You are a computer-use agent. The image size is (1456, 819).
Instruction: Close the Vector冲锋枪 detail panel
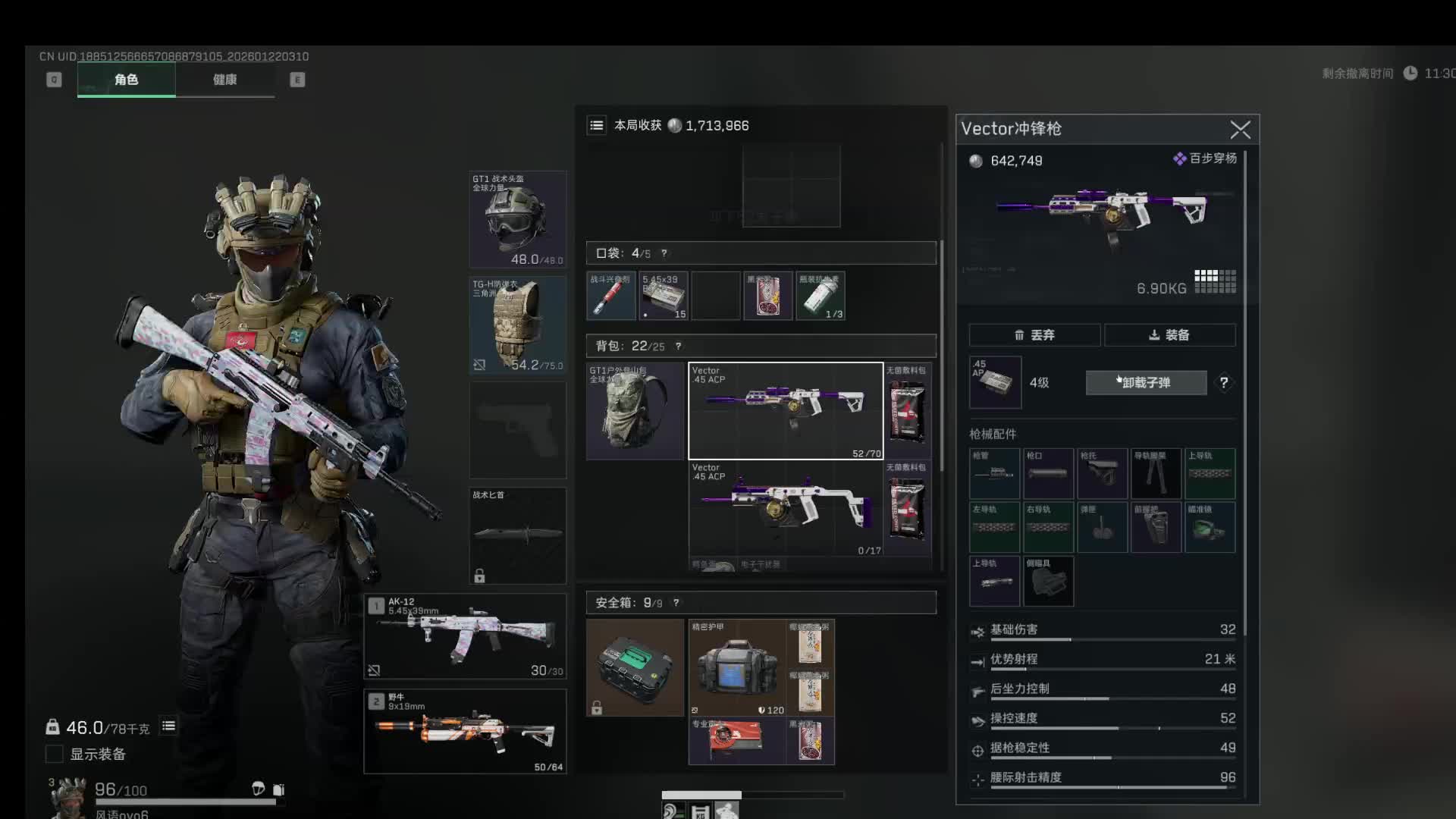pos(1240,130)
